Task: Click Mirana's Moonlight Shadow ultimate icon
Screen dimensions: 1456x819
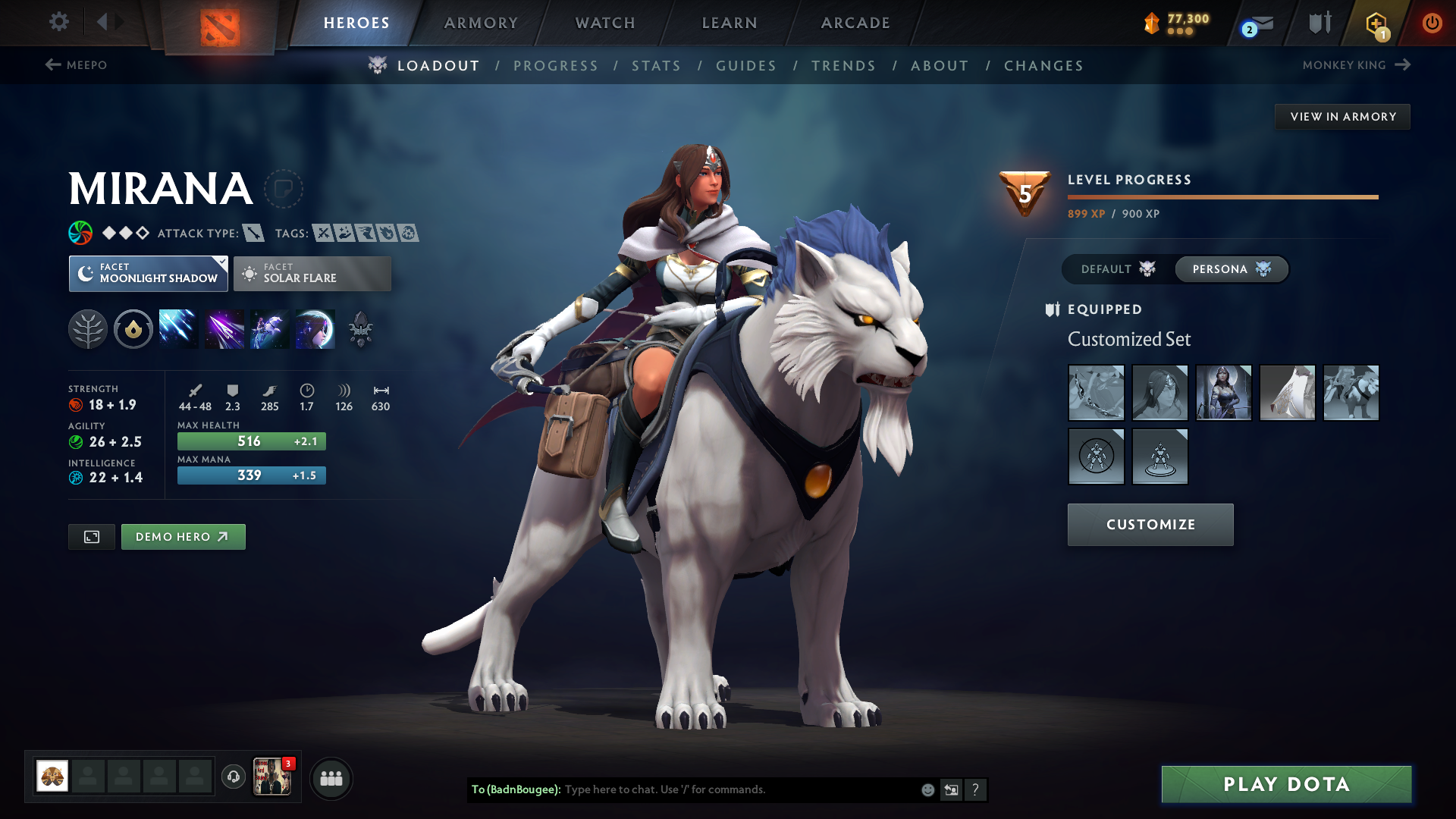Action: click(315, 328)
